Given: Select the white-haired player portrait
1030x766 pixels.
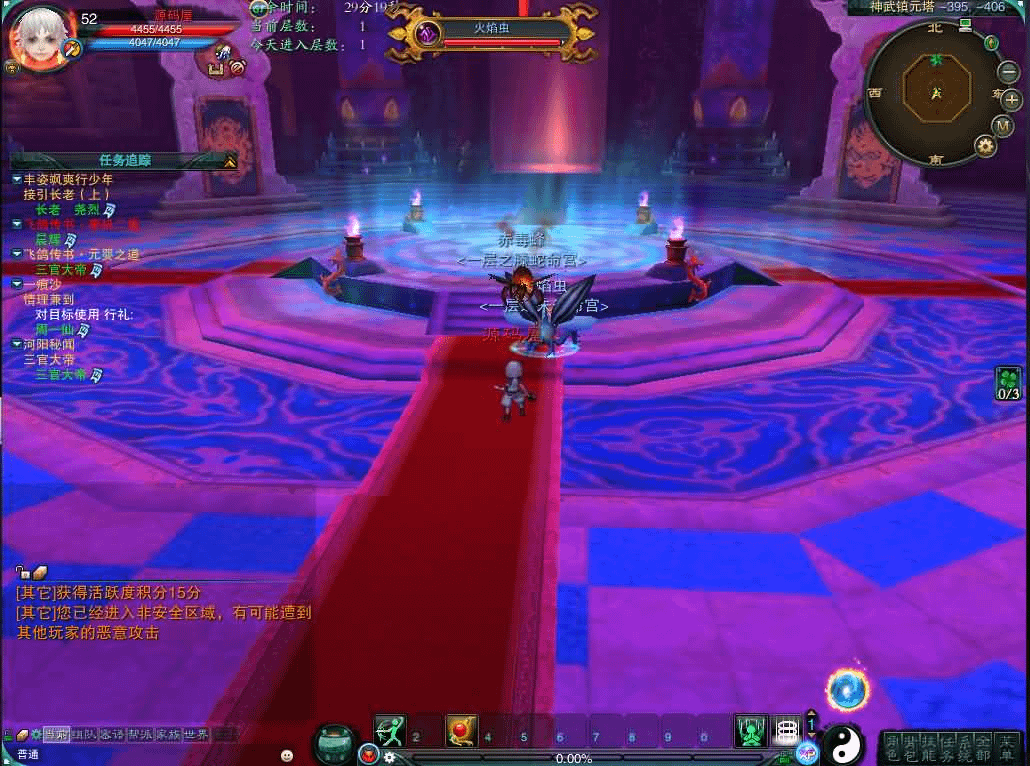Looking at the screenshot, I should pyautogui.click(x=37, y=36).
